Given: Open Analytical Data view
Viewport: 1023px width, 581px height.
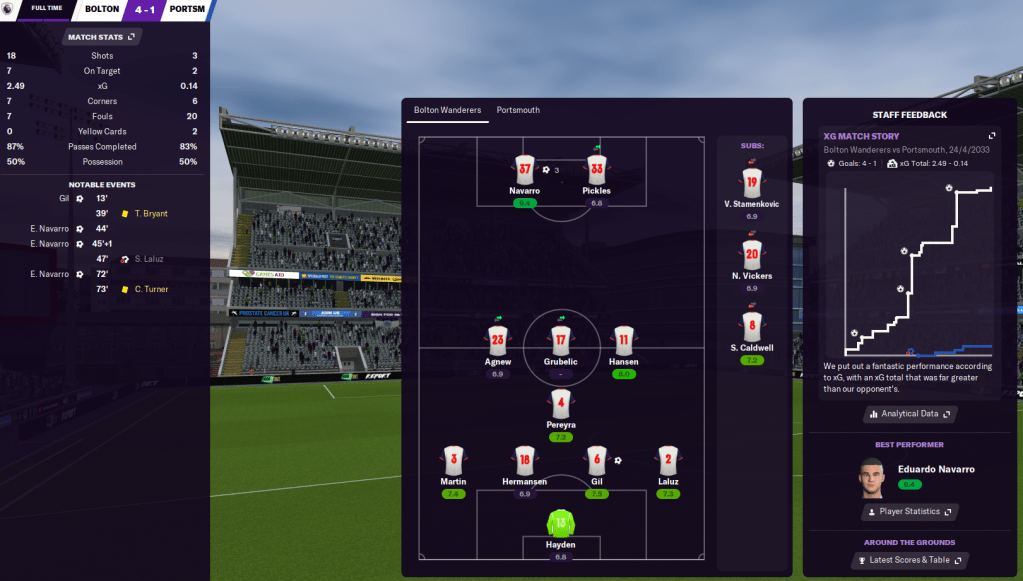Looking at the screenshot, I should 909,414.
